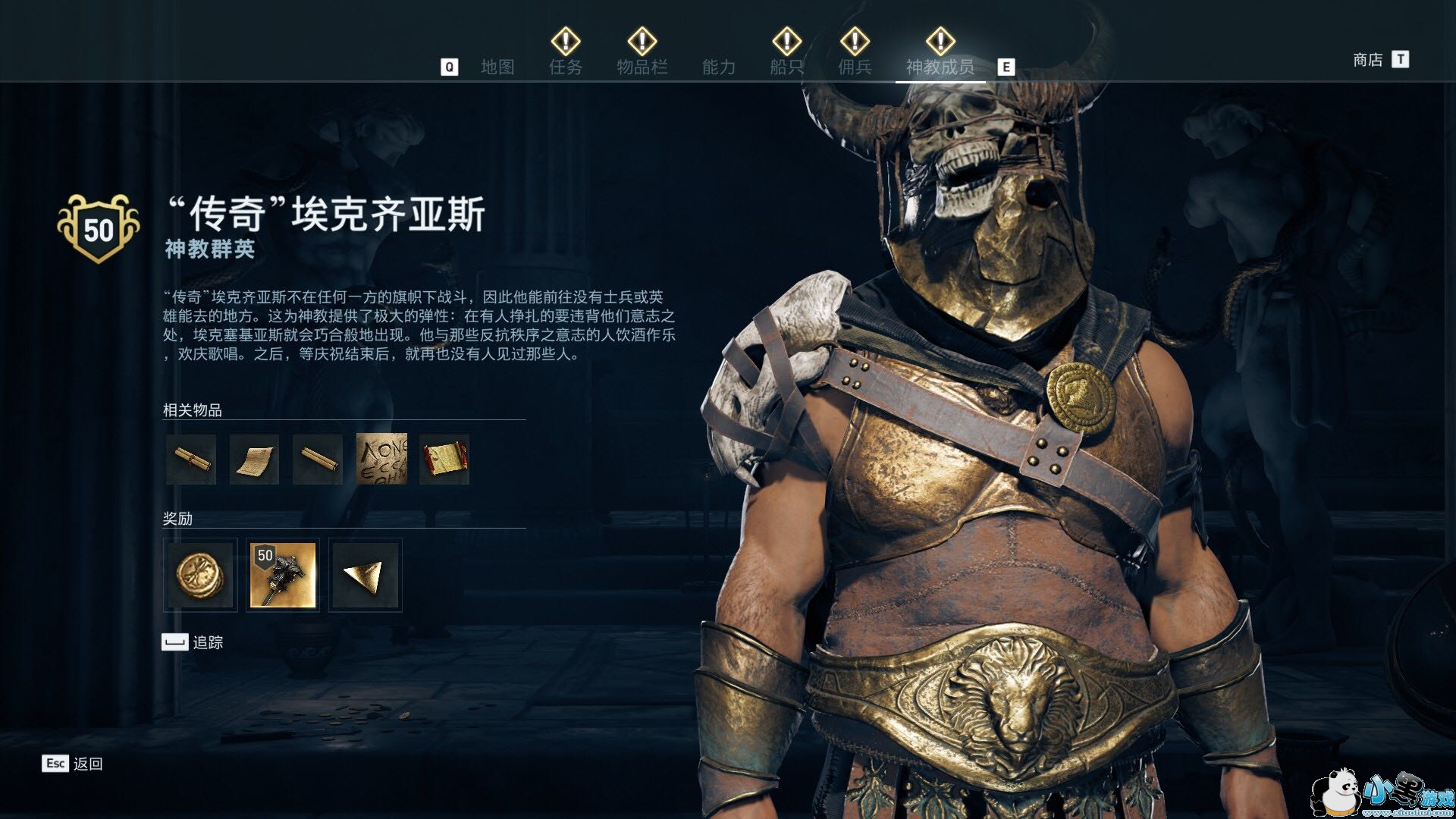Screen dimensions: 1456x819
Task: Select the 船只 (Ship) tab
Action: click(x=786, y=67)
